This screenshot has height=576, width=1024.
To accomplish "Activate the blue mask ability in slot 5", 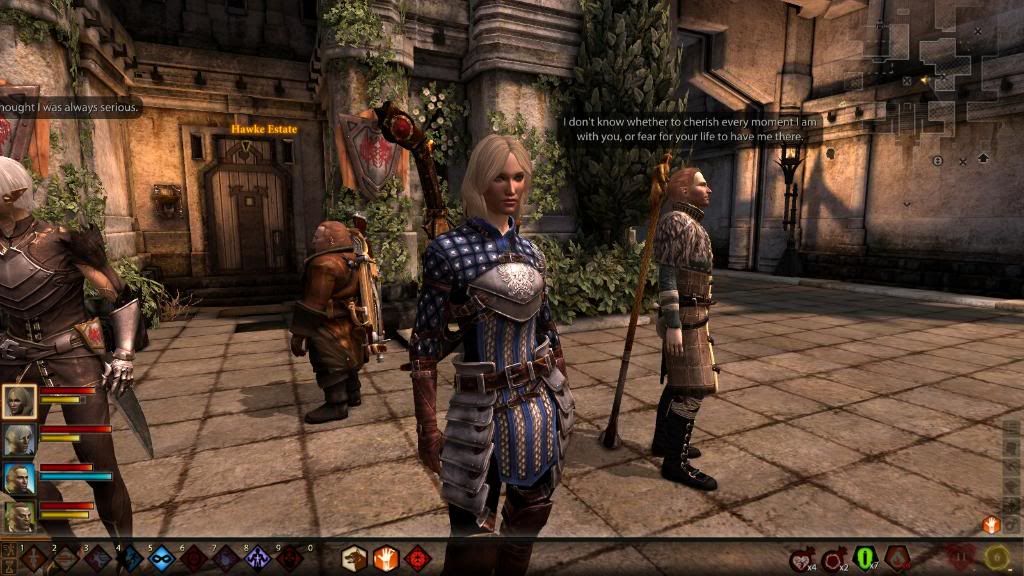I will [162, 559].
